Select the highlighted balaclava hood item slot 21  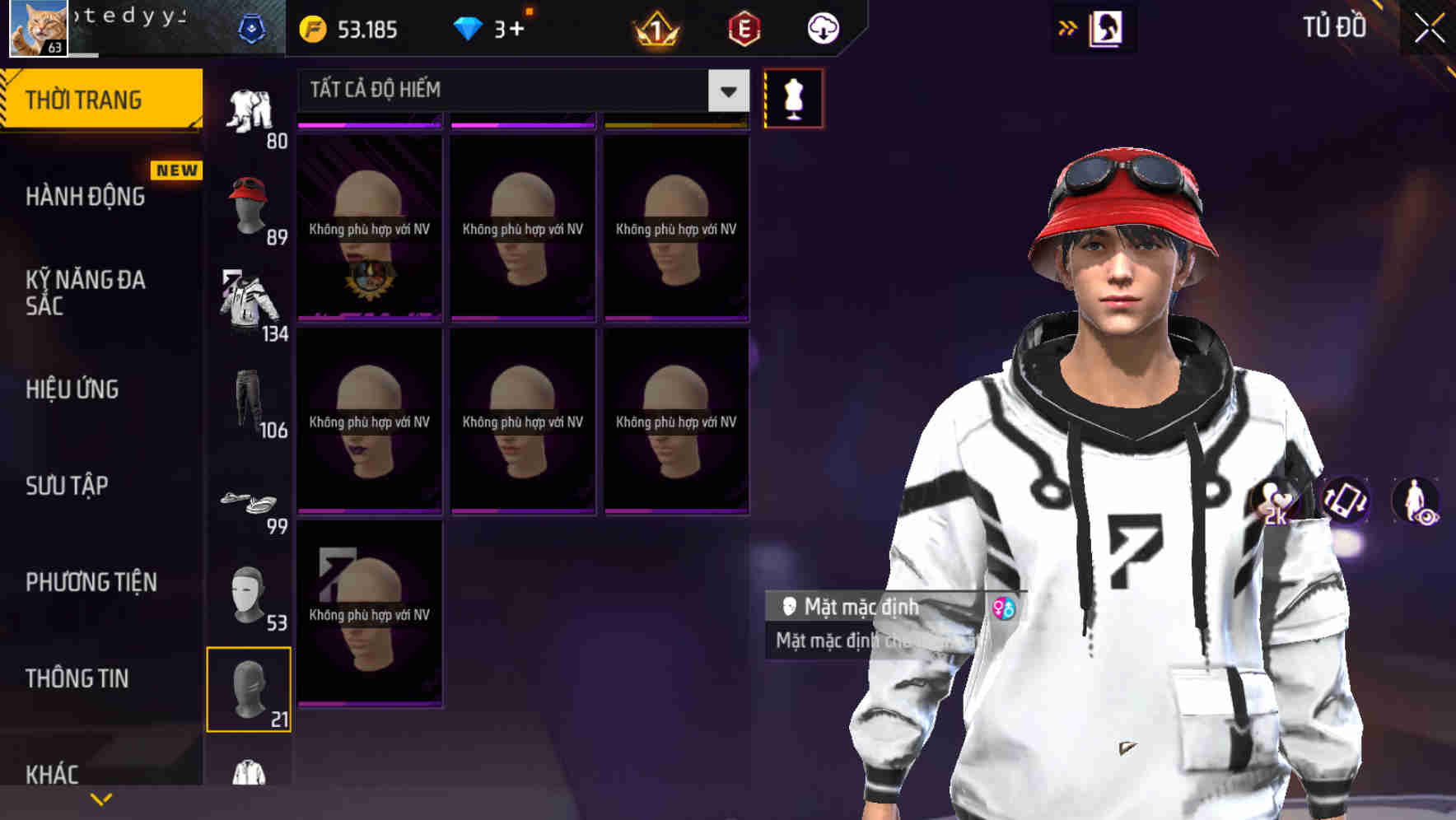(250, 690)
